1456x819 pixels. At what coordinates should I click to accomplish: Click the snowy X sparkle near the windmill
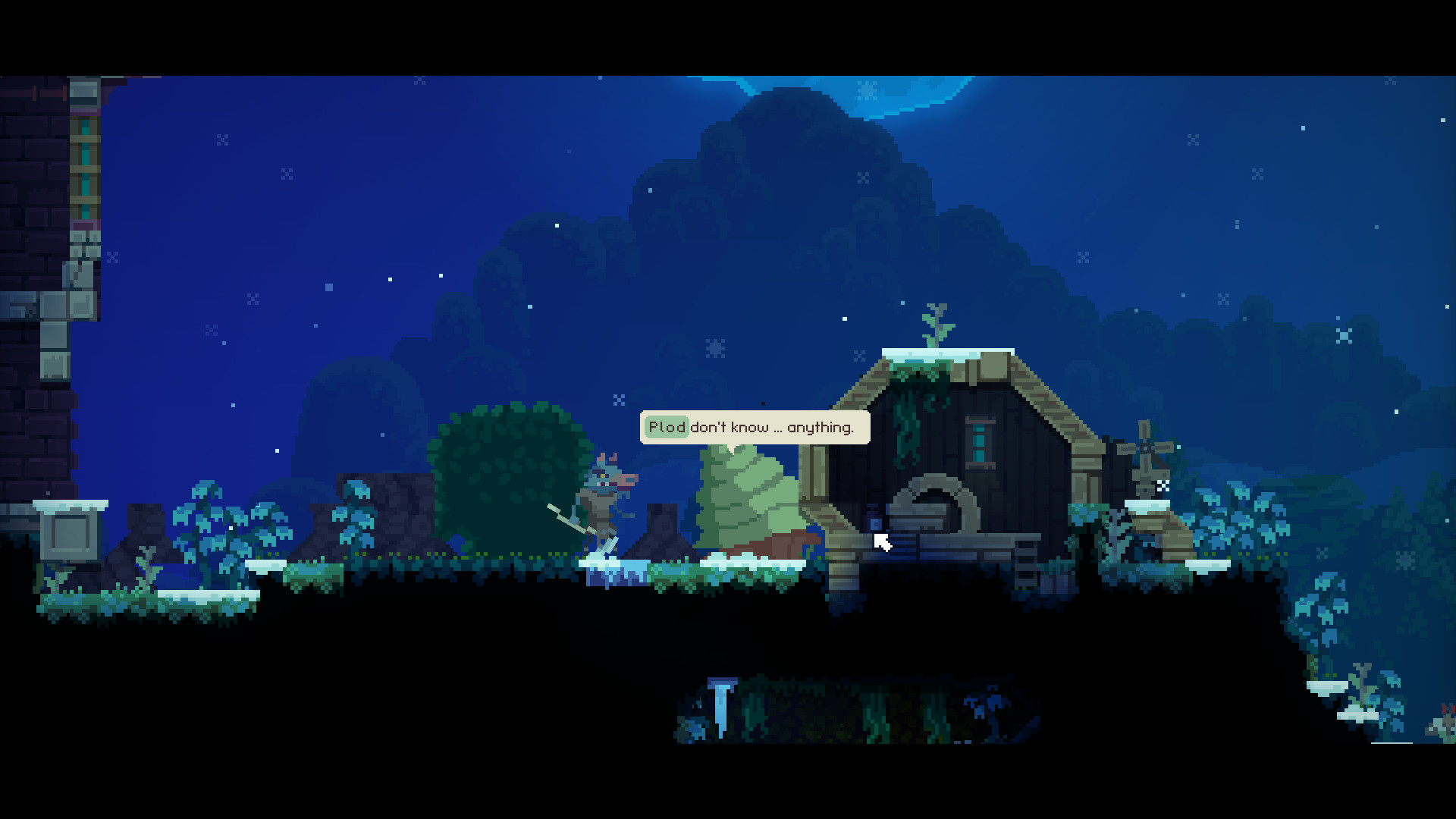pos(1163,487)
